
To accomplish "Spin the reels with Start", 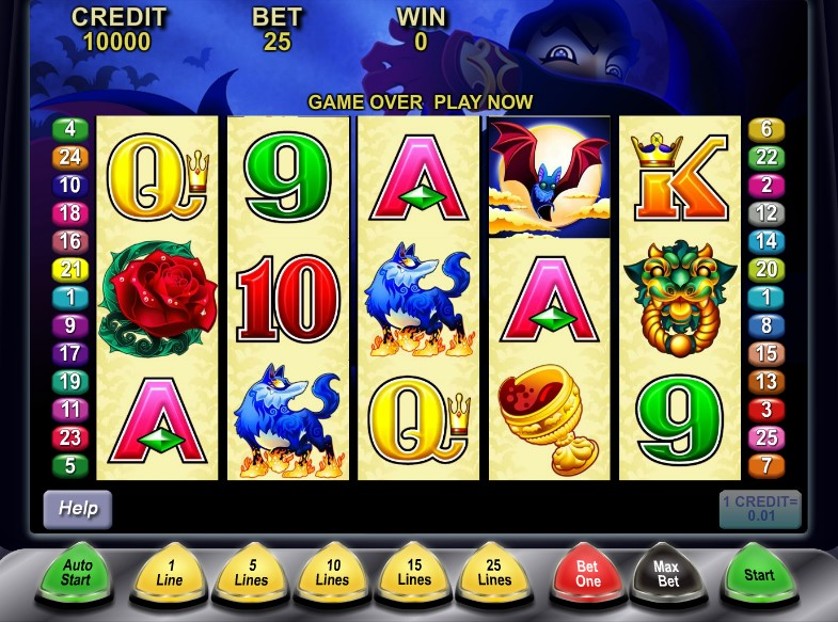I will pos(759,574).
